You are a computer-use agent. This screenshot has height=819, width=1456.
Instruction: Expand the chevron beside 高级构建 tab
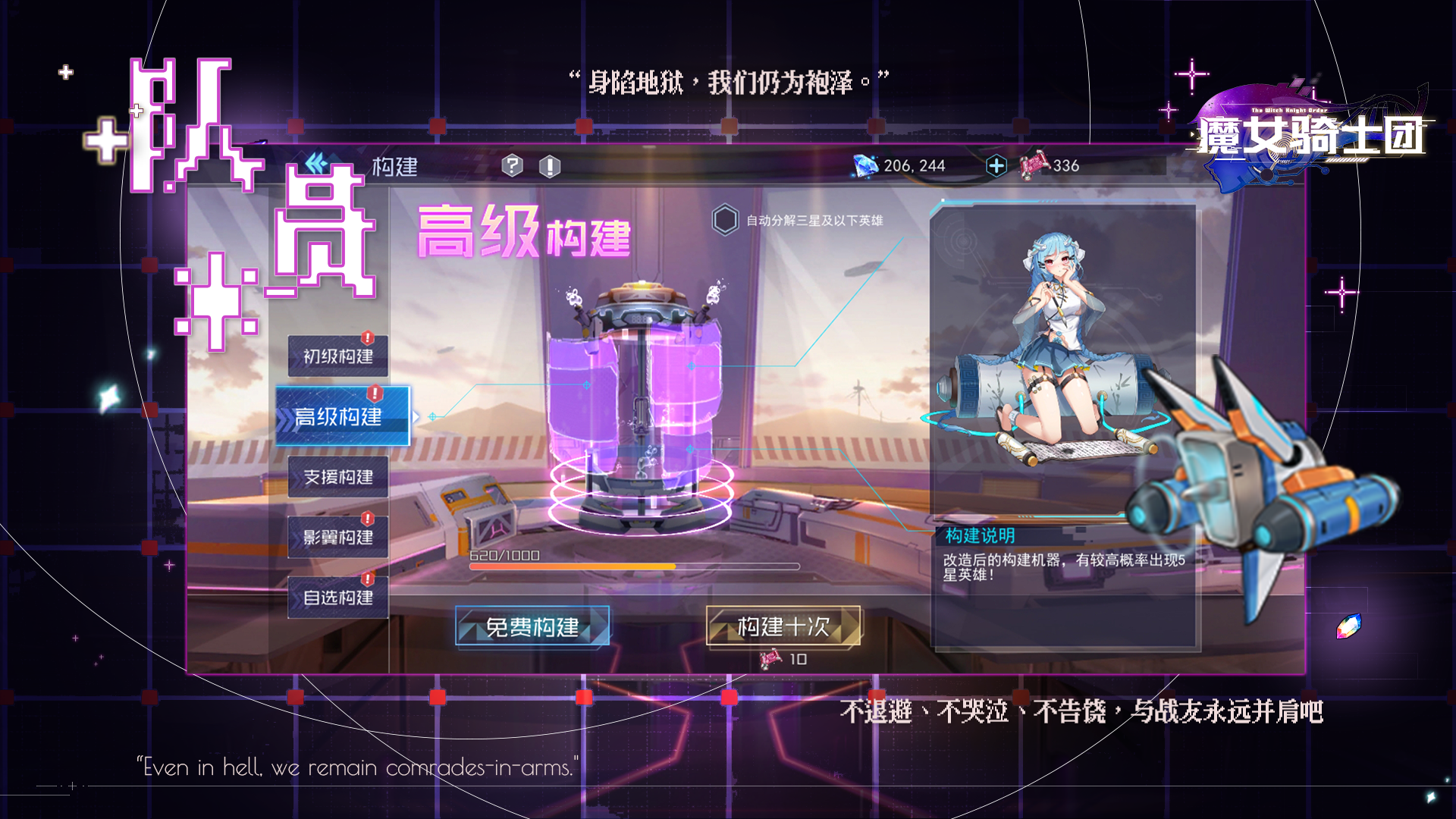coord(418,416)
